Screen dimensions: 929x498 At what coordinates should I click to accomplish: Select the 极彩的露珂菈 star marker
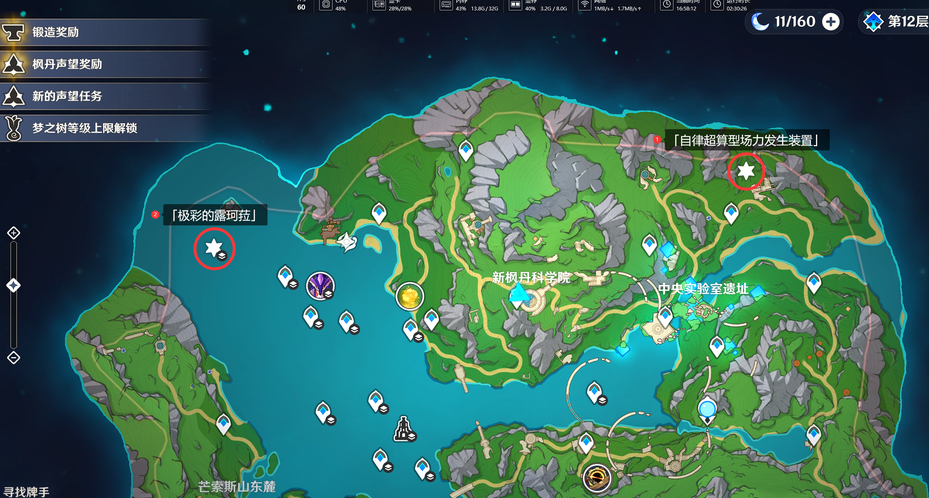213,247
